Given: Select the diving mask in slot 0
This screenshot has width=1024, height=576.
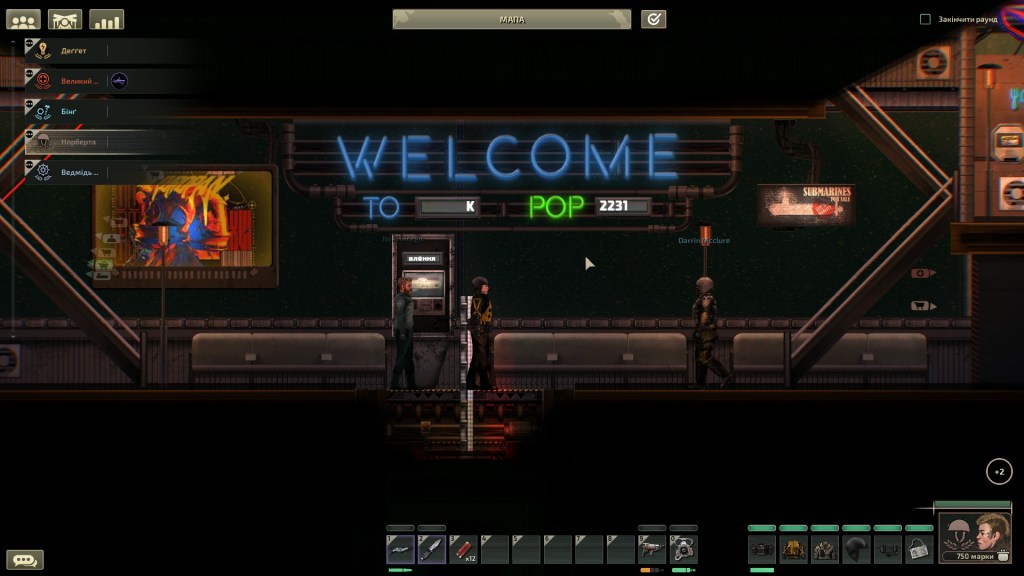Looking at the screenshot, I should (x=683, y=548).
